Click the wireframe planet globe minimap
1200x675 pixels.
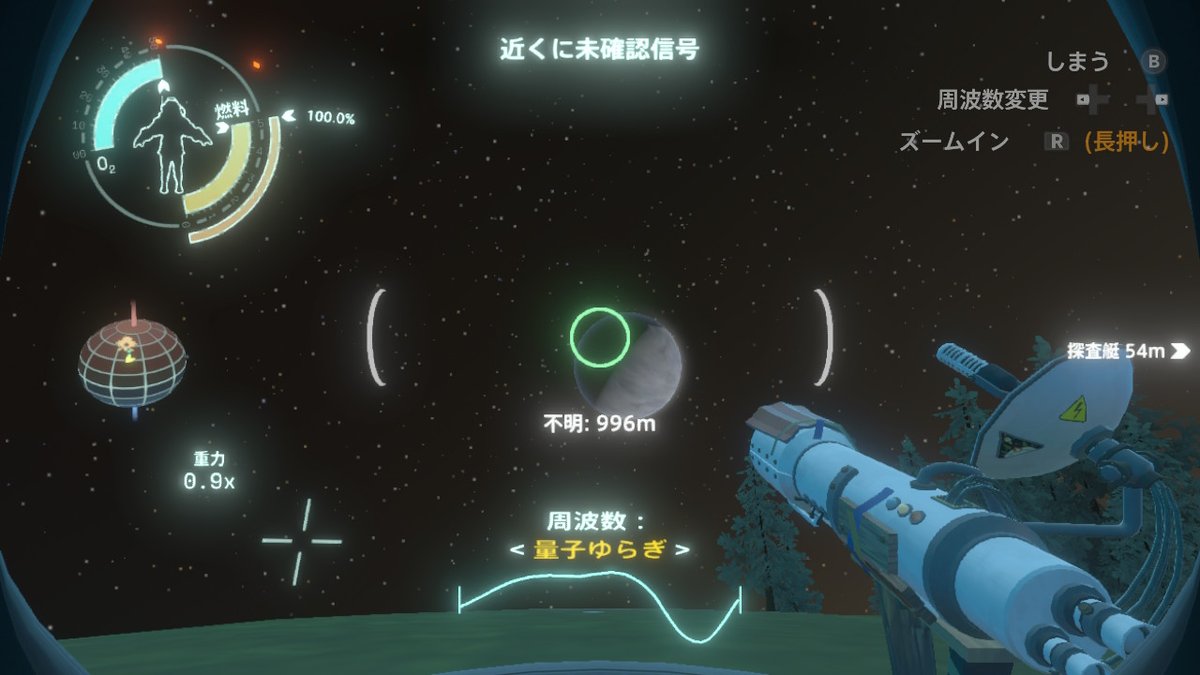(x=132, y=359)
